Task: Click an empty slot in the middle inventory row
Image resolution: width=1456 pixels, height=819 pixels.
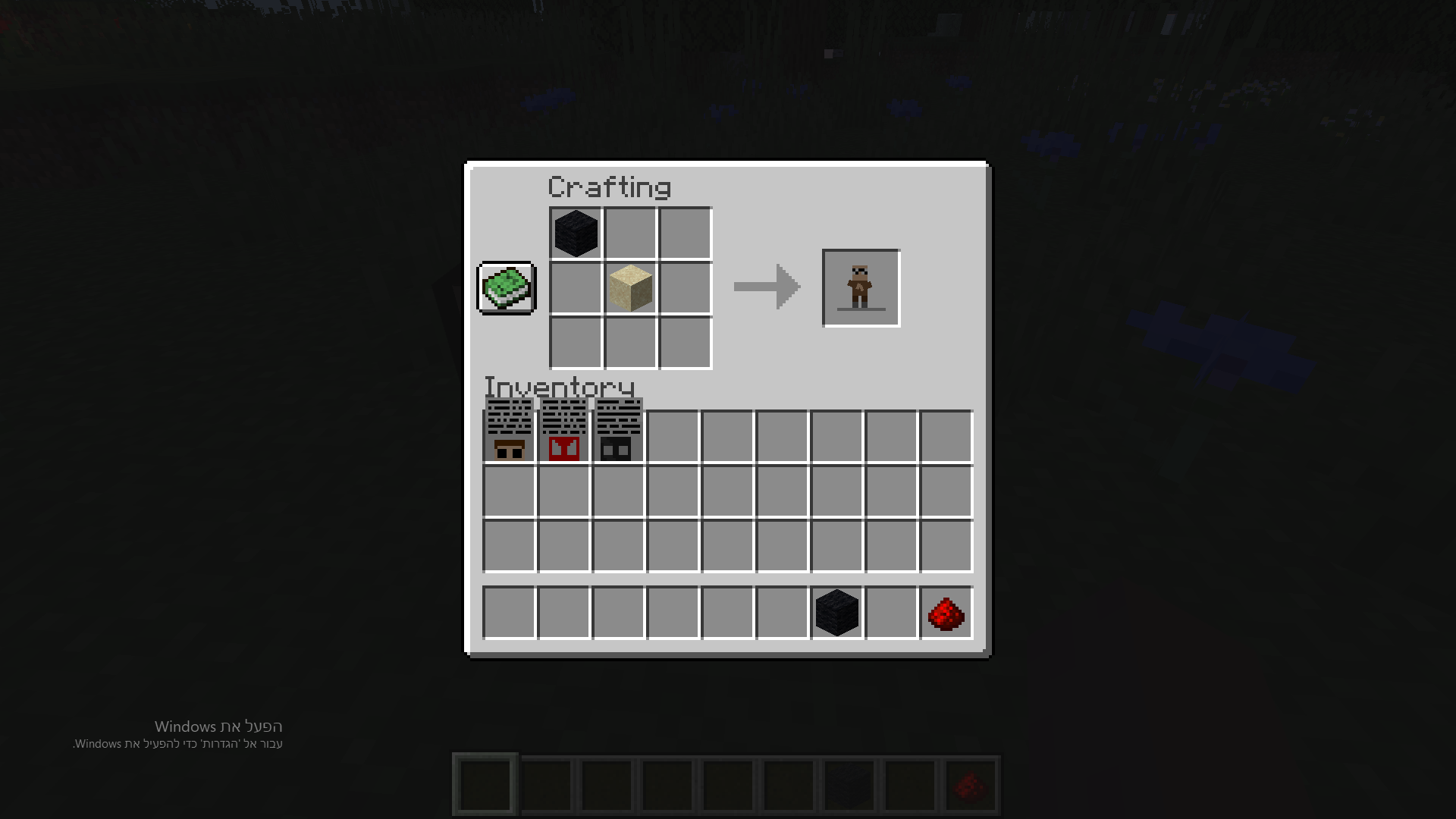Action: tap(726, 491)
